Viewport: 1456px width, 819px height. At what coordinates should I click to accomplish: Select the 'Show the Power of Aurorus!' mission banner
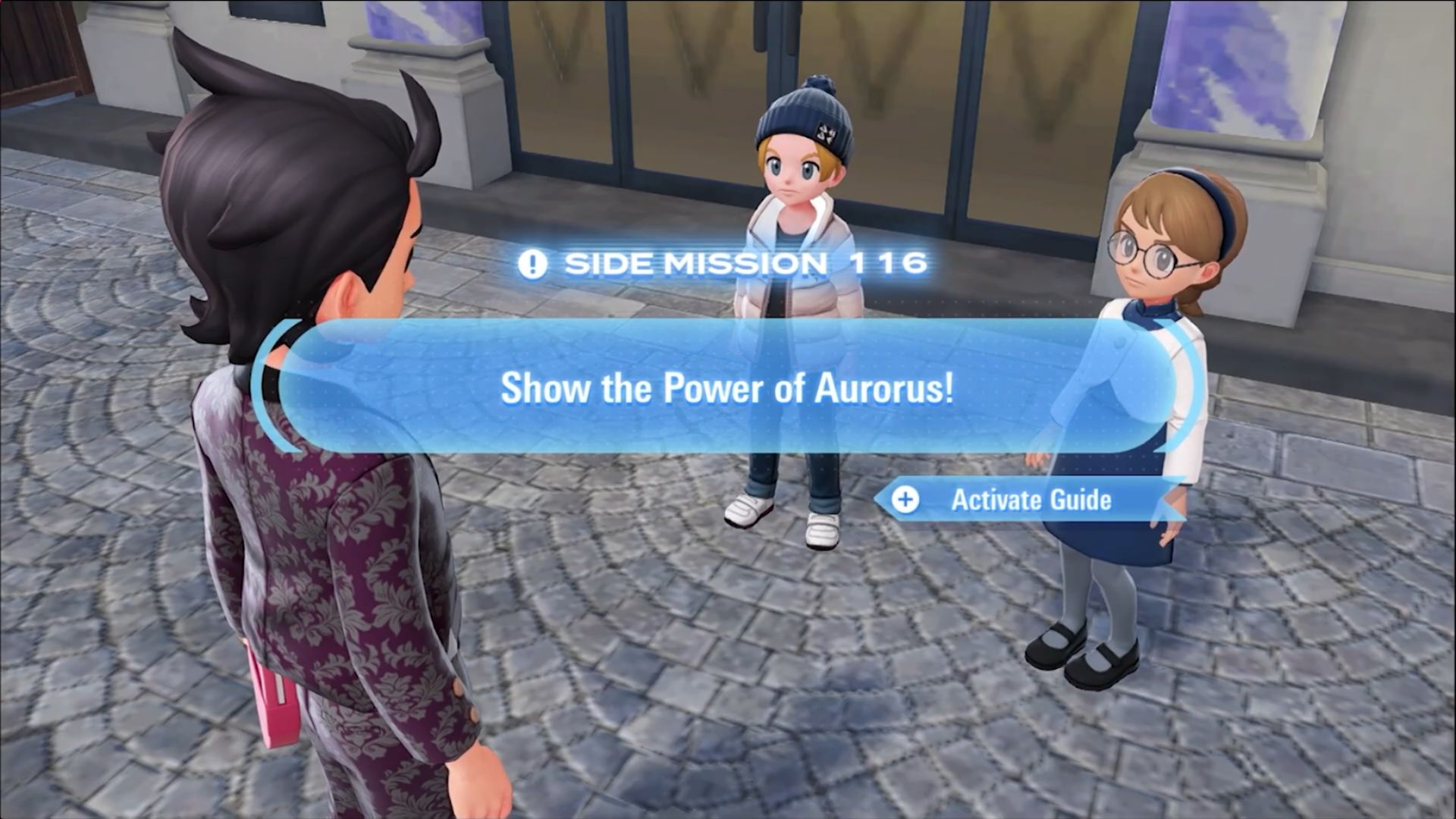tap(726, 388)
